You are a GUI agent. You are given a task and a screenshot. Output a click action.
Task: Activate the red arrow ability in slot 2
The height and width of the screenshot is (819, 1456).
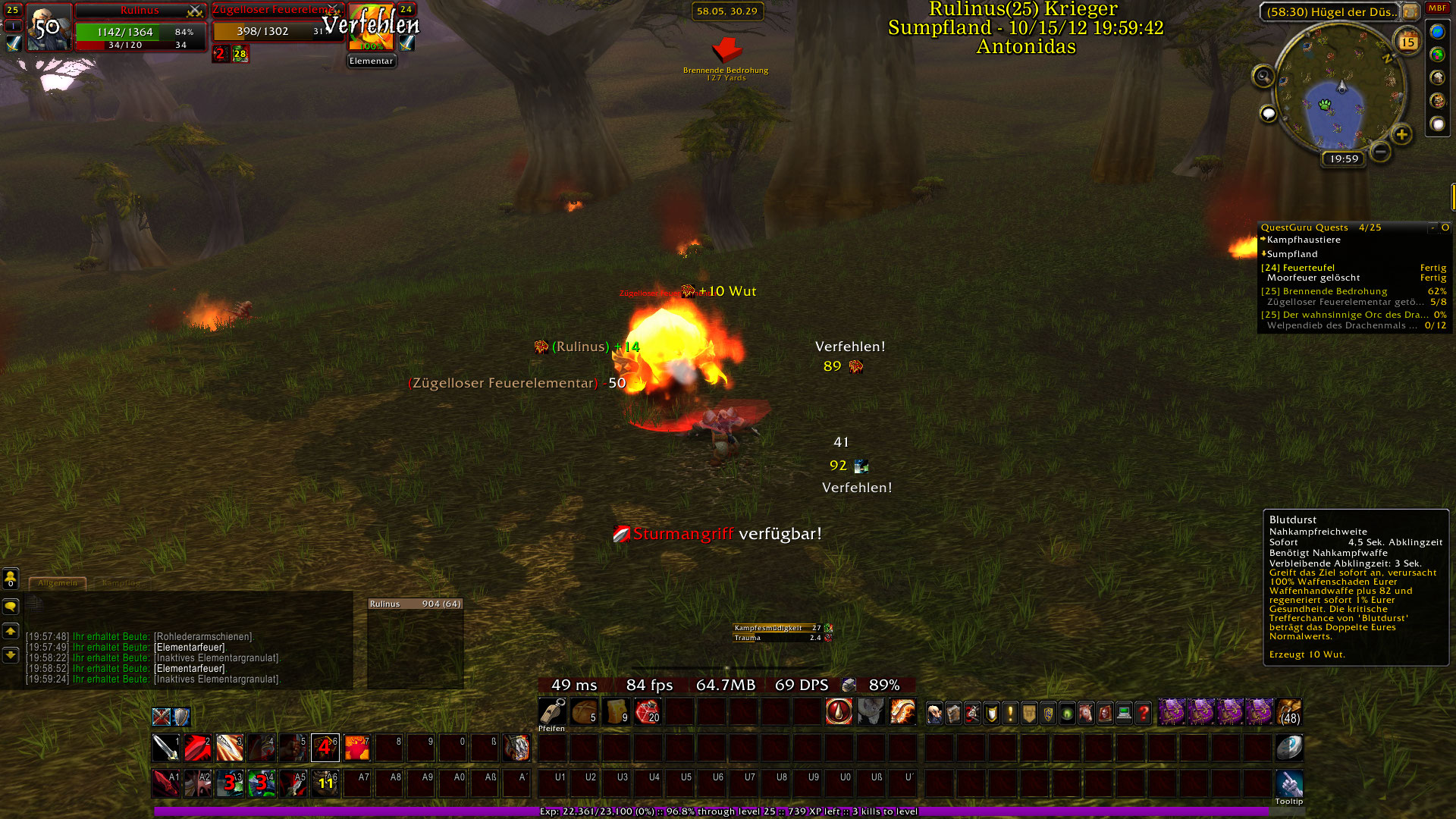pyautogui.click(x=198, y=748)
